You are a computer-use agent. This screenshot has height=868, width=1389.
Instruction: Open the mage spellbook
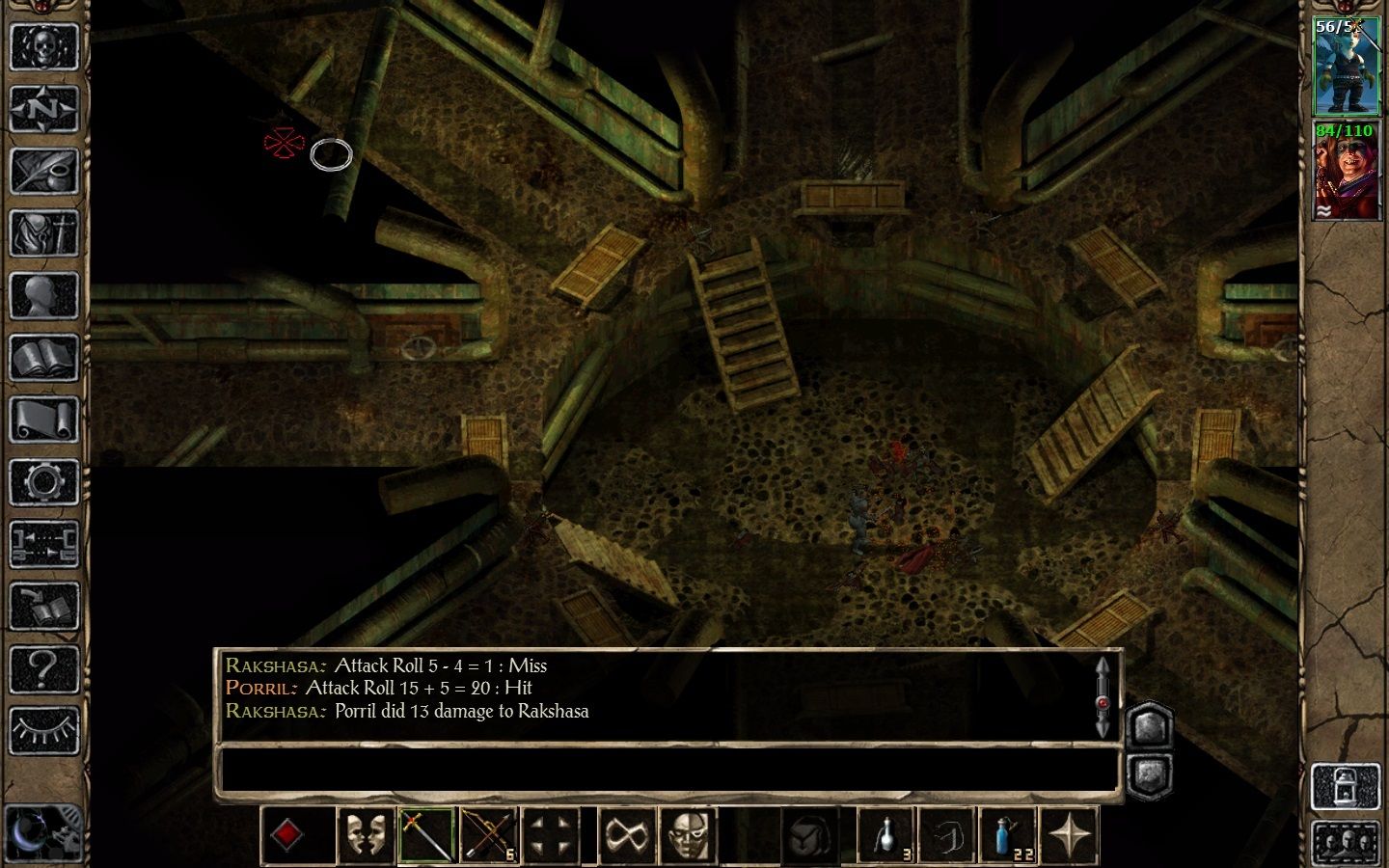tap(43, 359)
